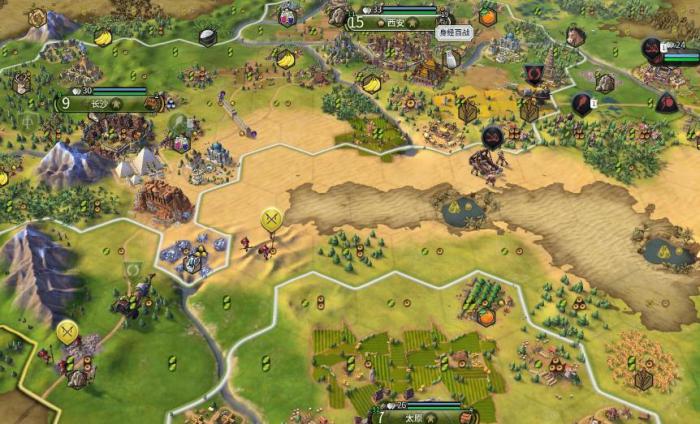
Task: Click the black flag above the siege unit
Action: 492,137
